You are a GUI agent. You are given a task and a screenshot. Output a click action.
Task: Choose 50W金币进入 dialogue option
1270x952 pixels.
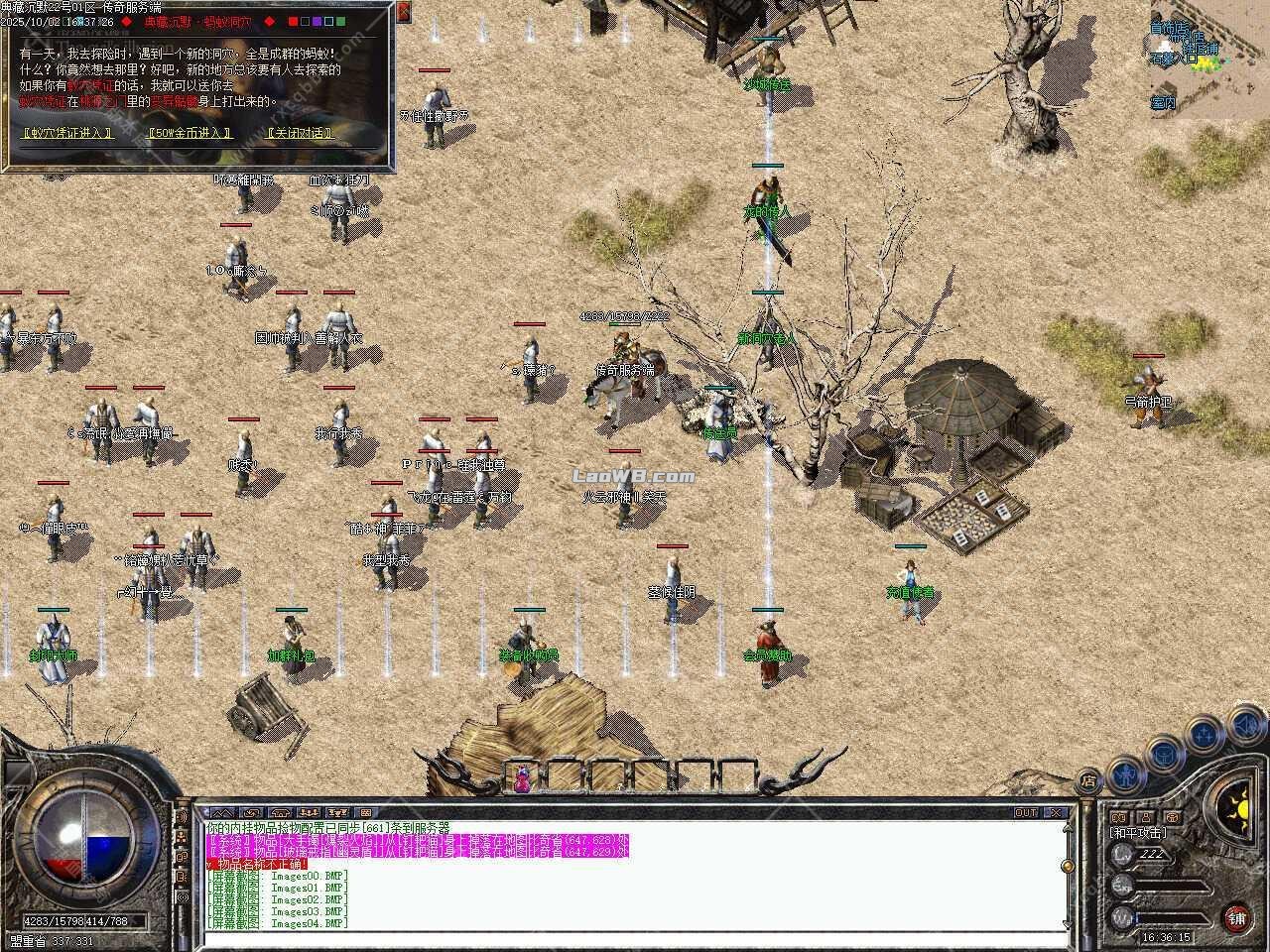pyautogui.click(x=189, y=133)
